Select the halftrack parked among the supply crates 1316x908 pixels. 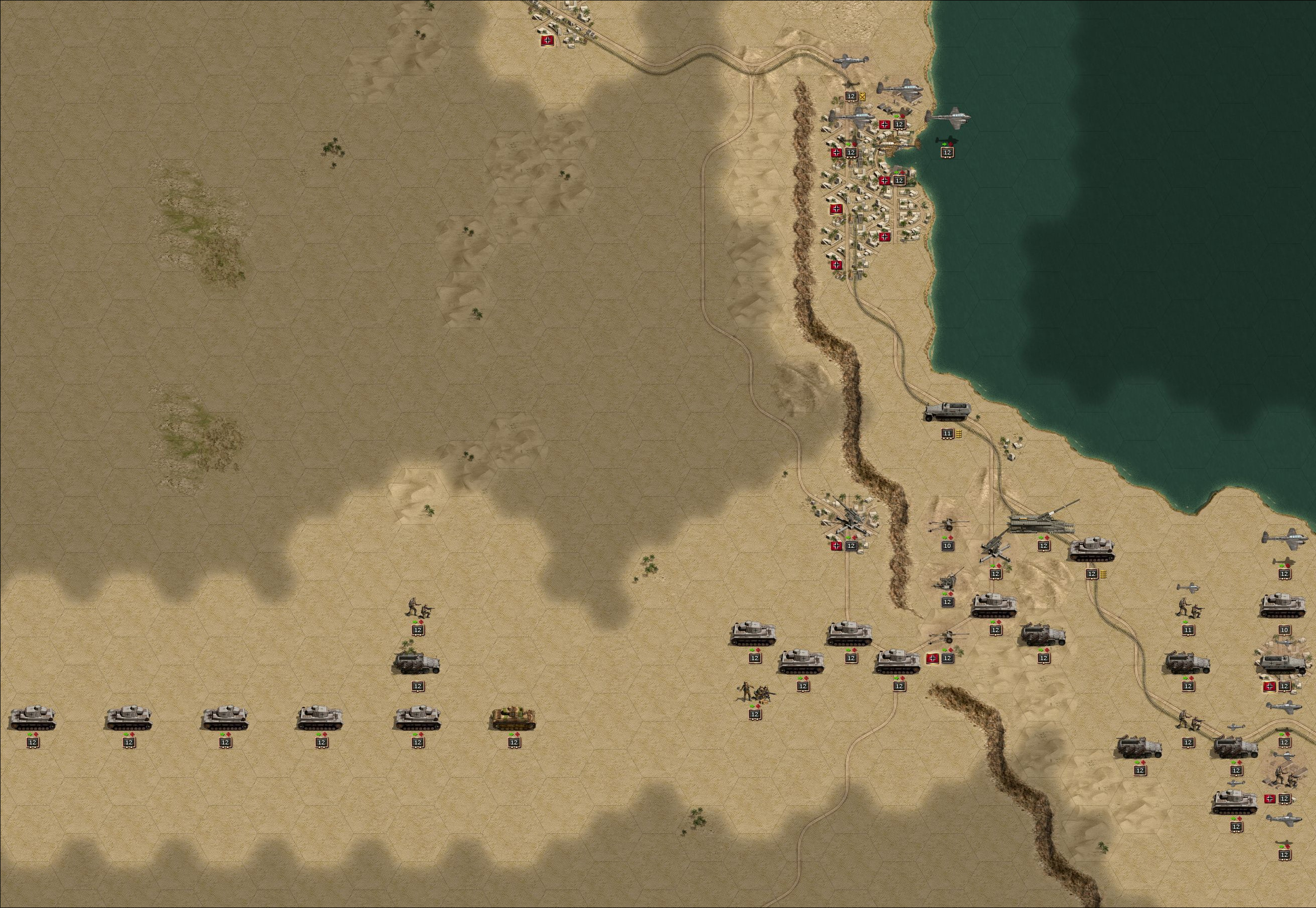click(x=1281, y=665)
